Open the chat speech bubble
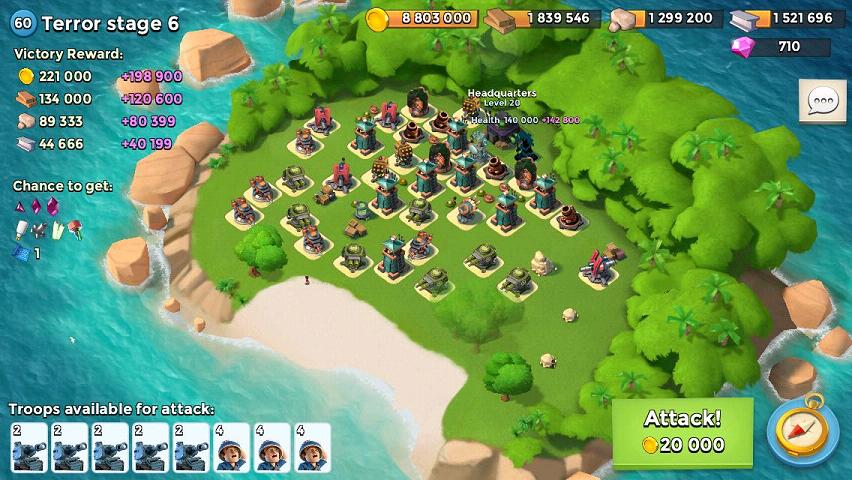Screen dimensions: 852x480 coord(822,101)
